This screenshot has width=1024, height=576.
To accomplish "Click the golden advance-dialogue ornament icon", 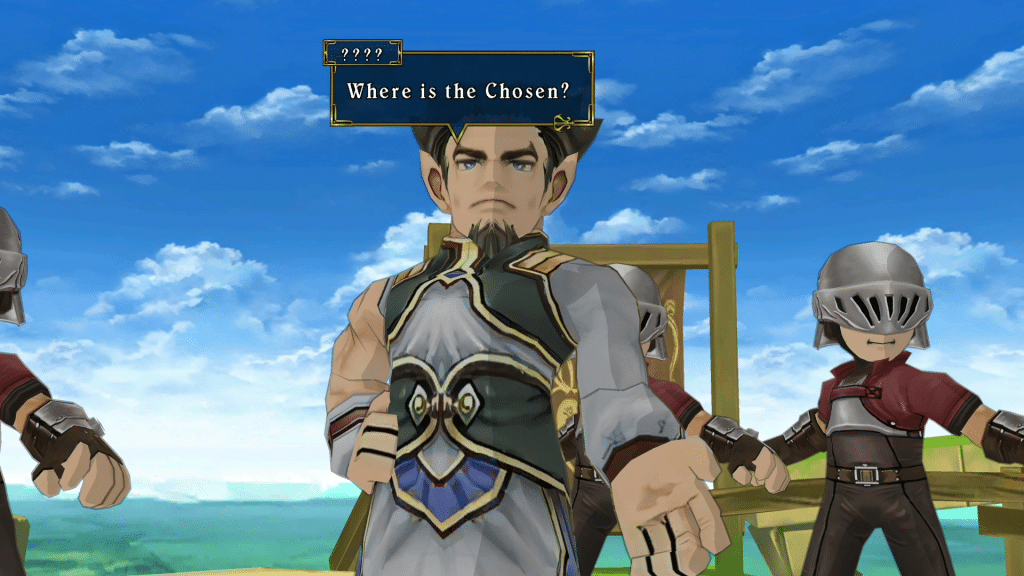I will tap(565, 124).
